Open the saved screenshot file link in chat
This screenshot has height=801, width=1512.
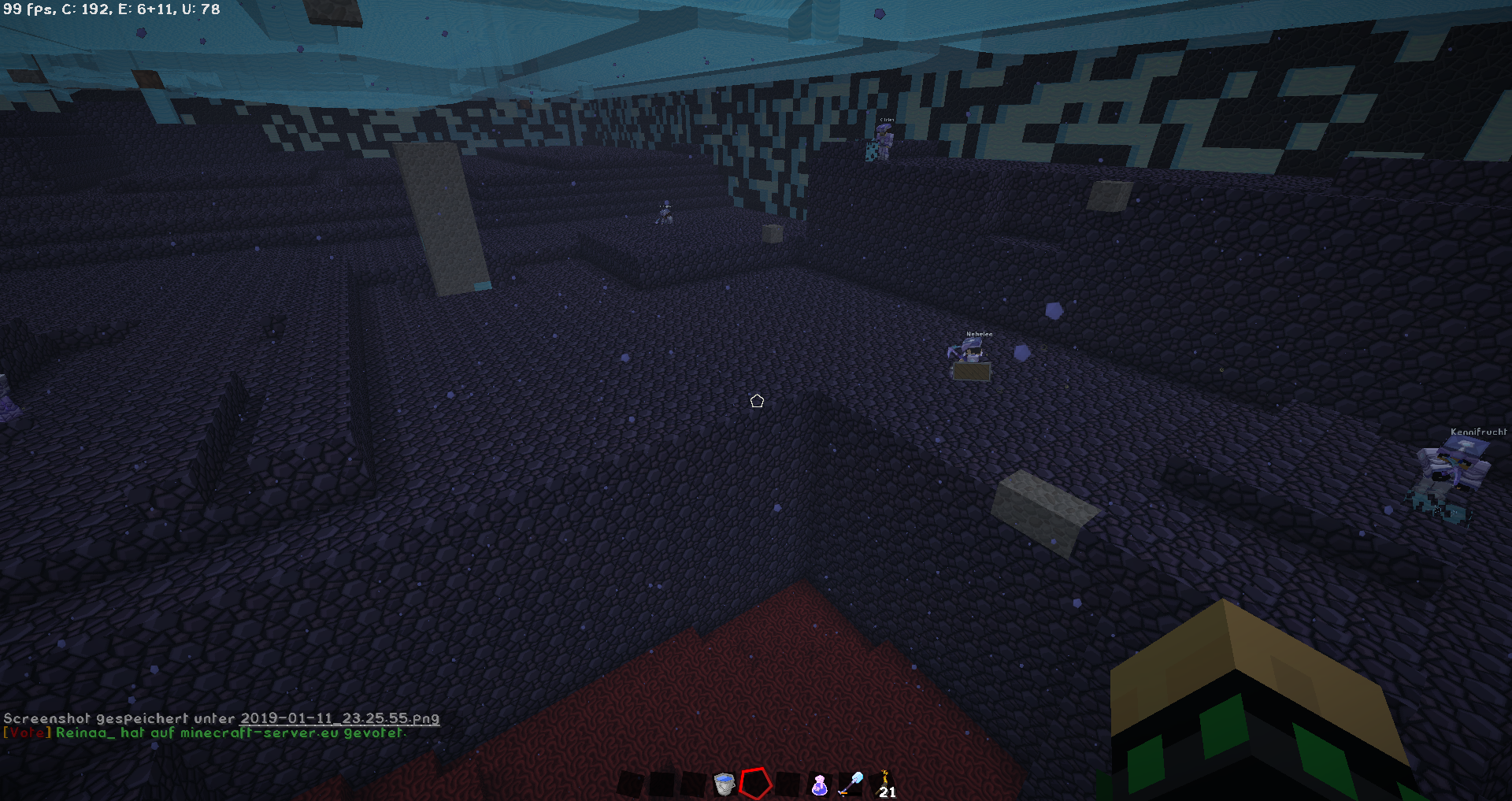tap(339, 718)
